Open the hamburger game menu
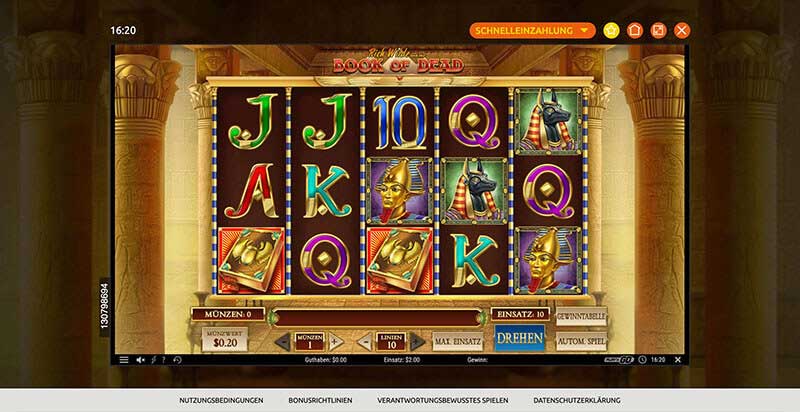Viewport: 800px width, 412px height. pyautogui.click(x=124, y=360)
